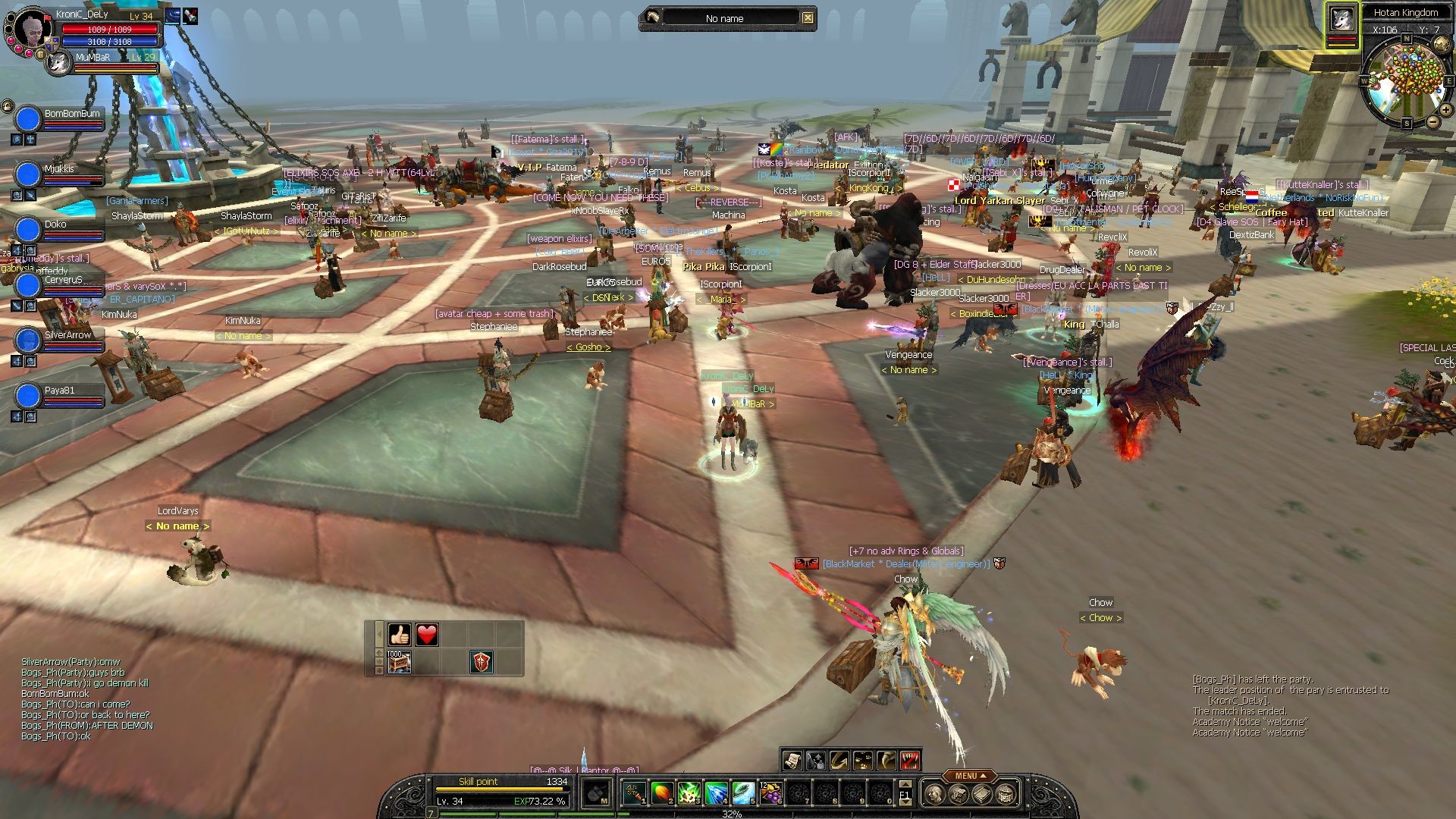Activate the red shield skill icon
Viewport: 1456px width, 819px height.
[x=482, y=662]
